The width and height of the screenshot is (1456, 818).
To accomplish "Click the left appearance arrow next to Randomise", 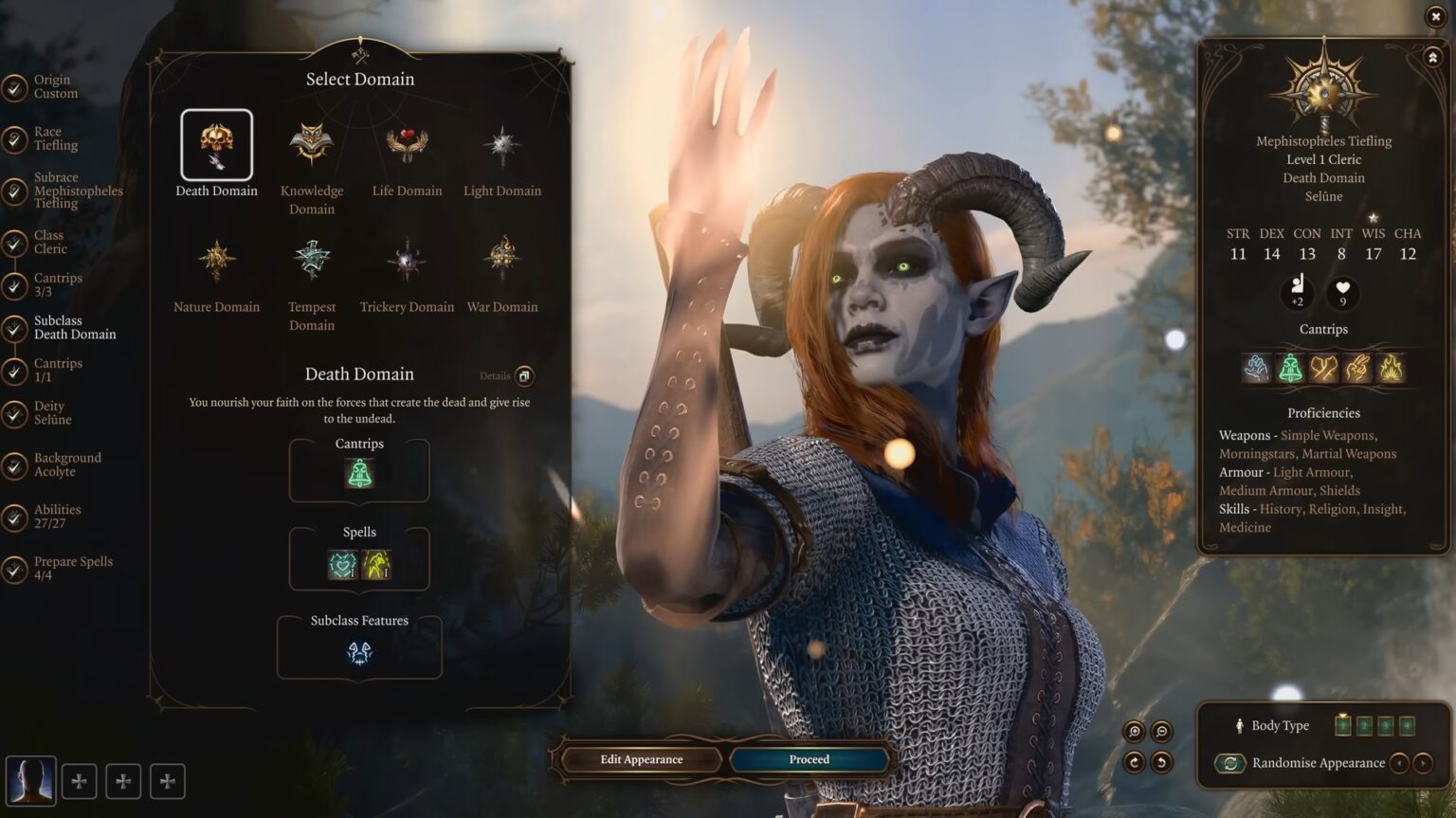I will (x=1400, y=763).
